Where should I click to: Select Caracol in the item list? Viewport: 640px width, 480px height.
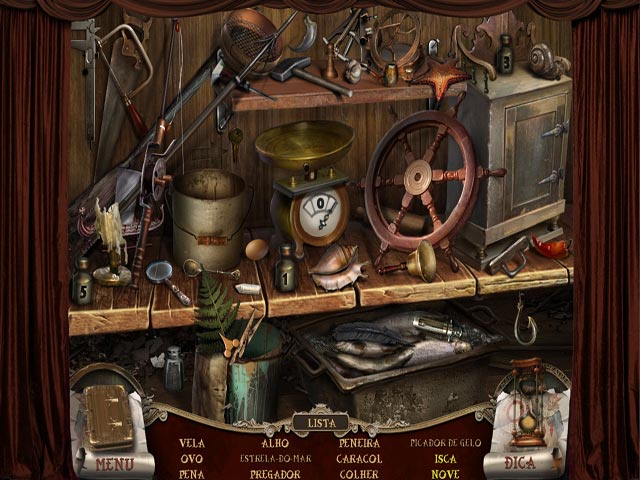[359, 458]
